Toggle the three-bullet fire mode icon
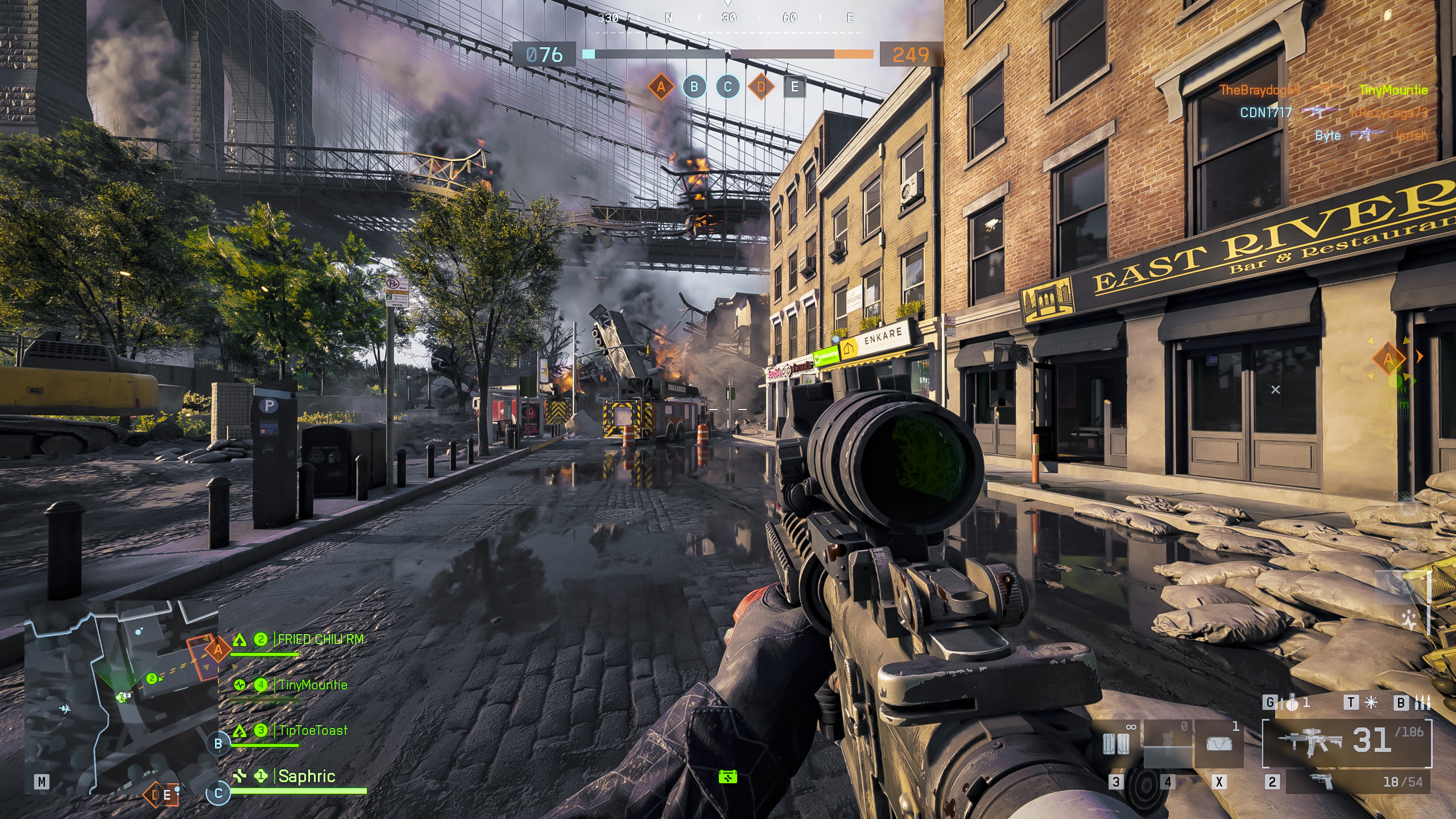 1422,704
